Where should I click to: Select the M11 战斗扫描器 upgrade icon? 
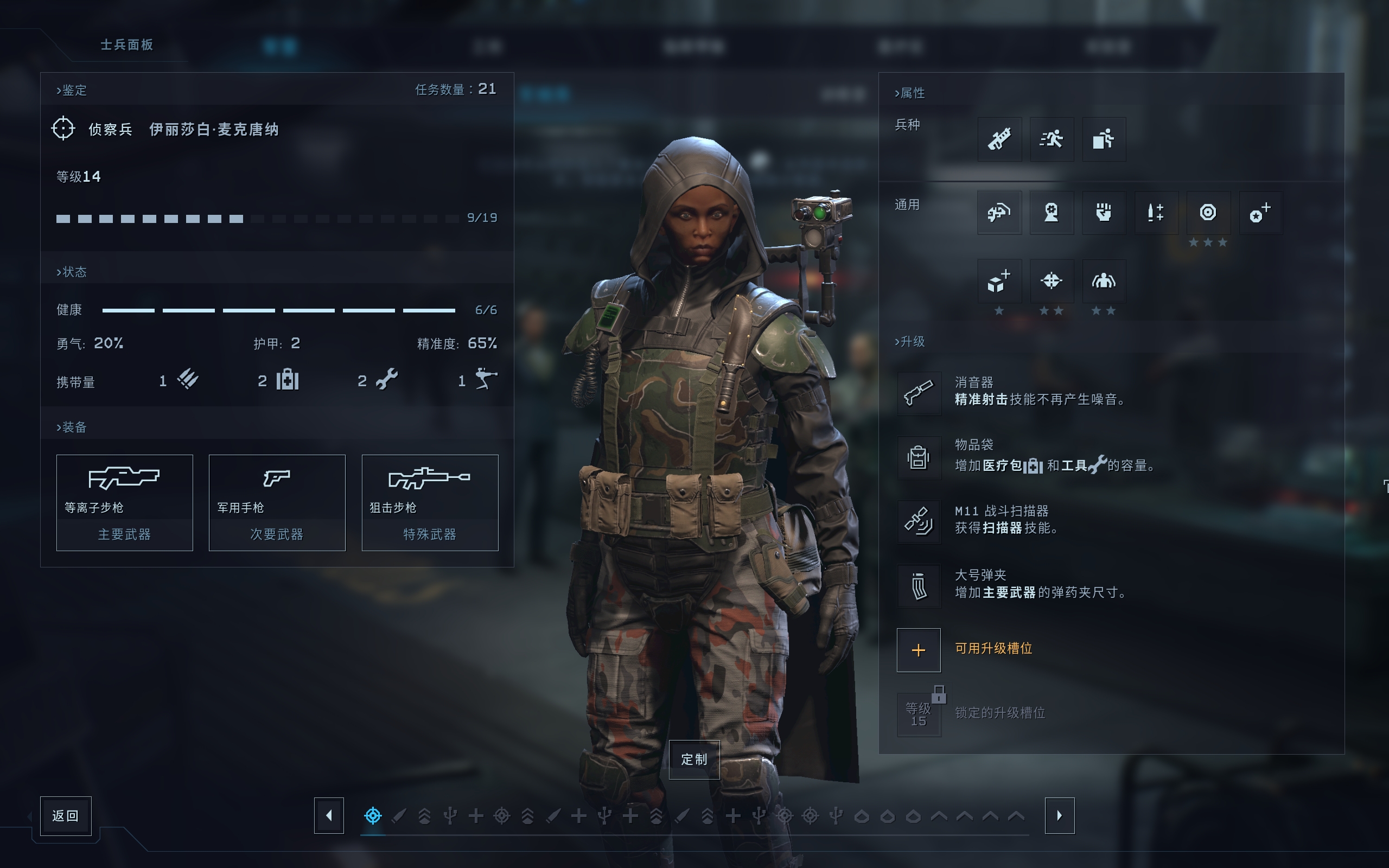coord(919,521)
